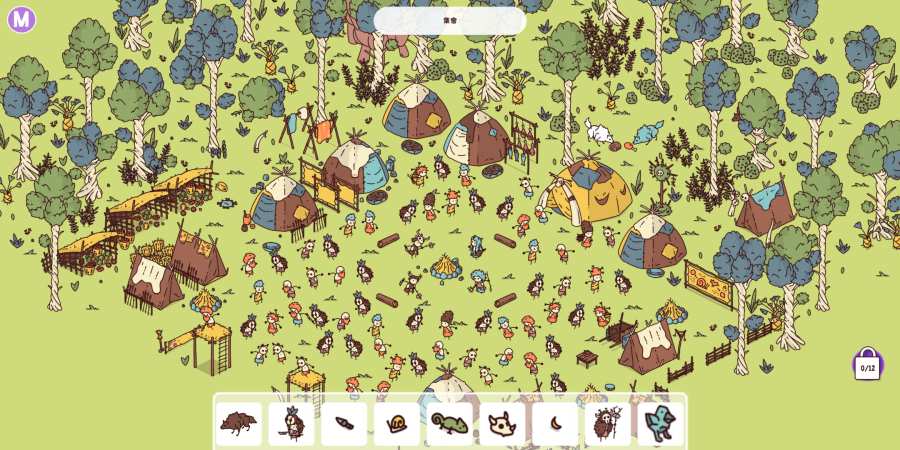Image resolution: width=900 pixels, height=450 pixels.
Task: Open the purple bag showing 0/12
Action: point(867,365)
